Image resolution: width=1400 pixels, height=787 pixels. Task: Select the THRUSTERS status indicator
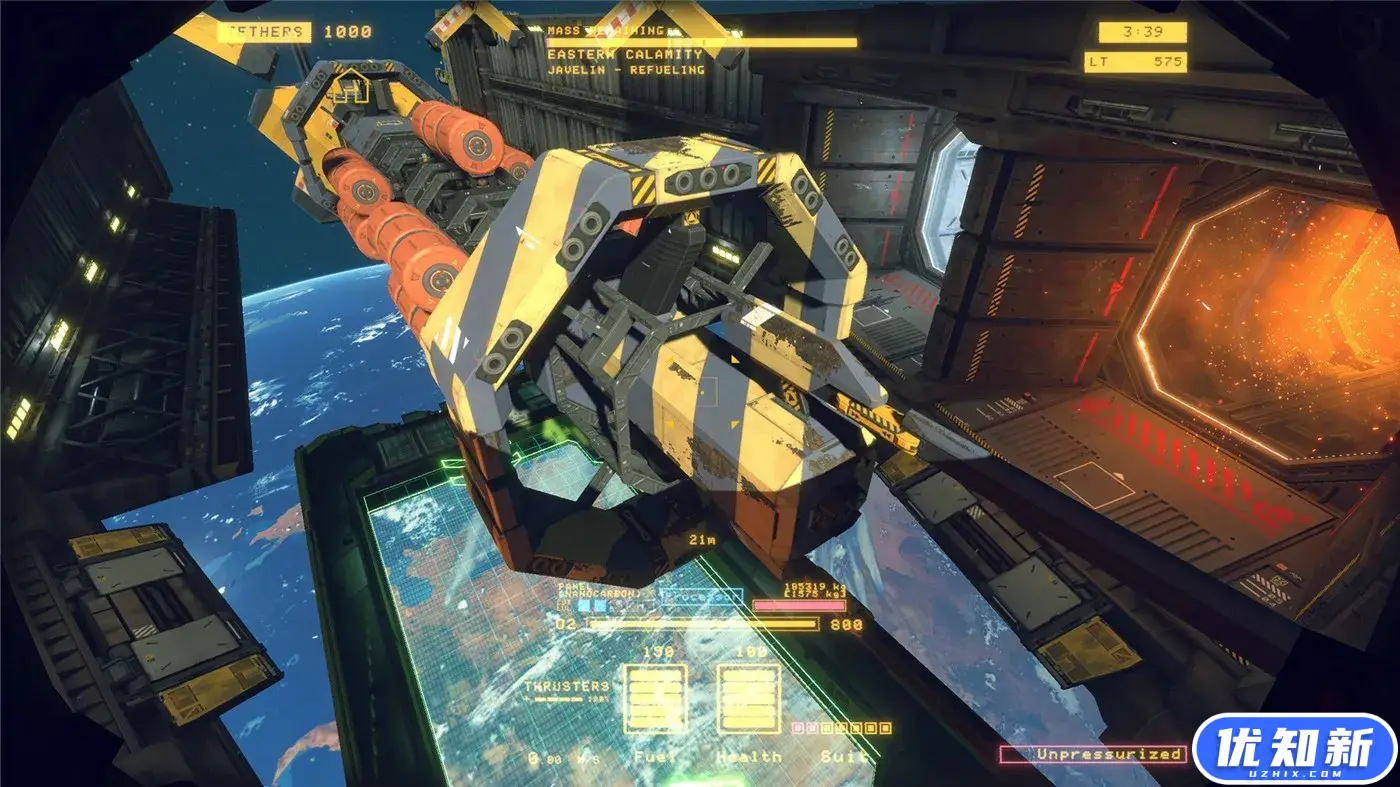click(568, 686)
